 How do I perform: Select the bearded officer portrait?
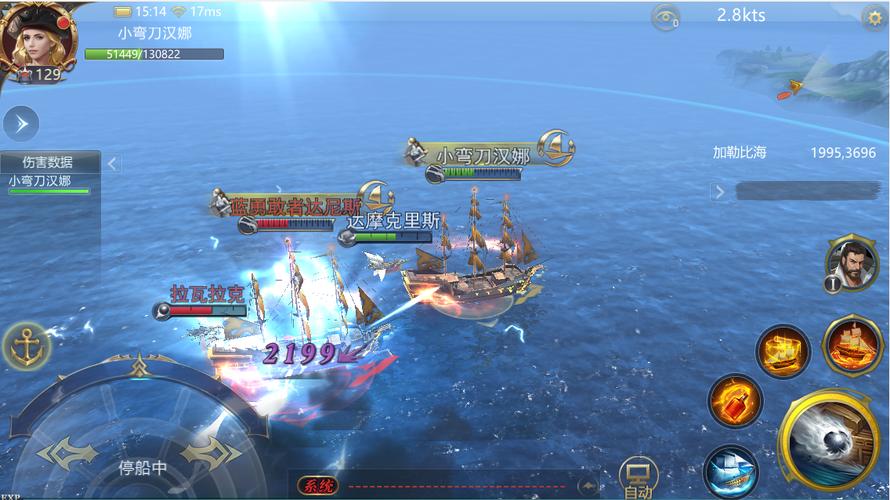pos(851,262)
